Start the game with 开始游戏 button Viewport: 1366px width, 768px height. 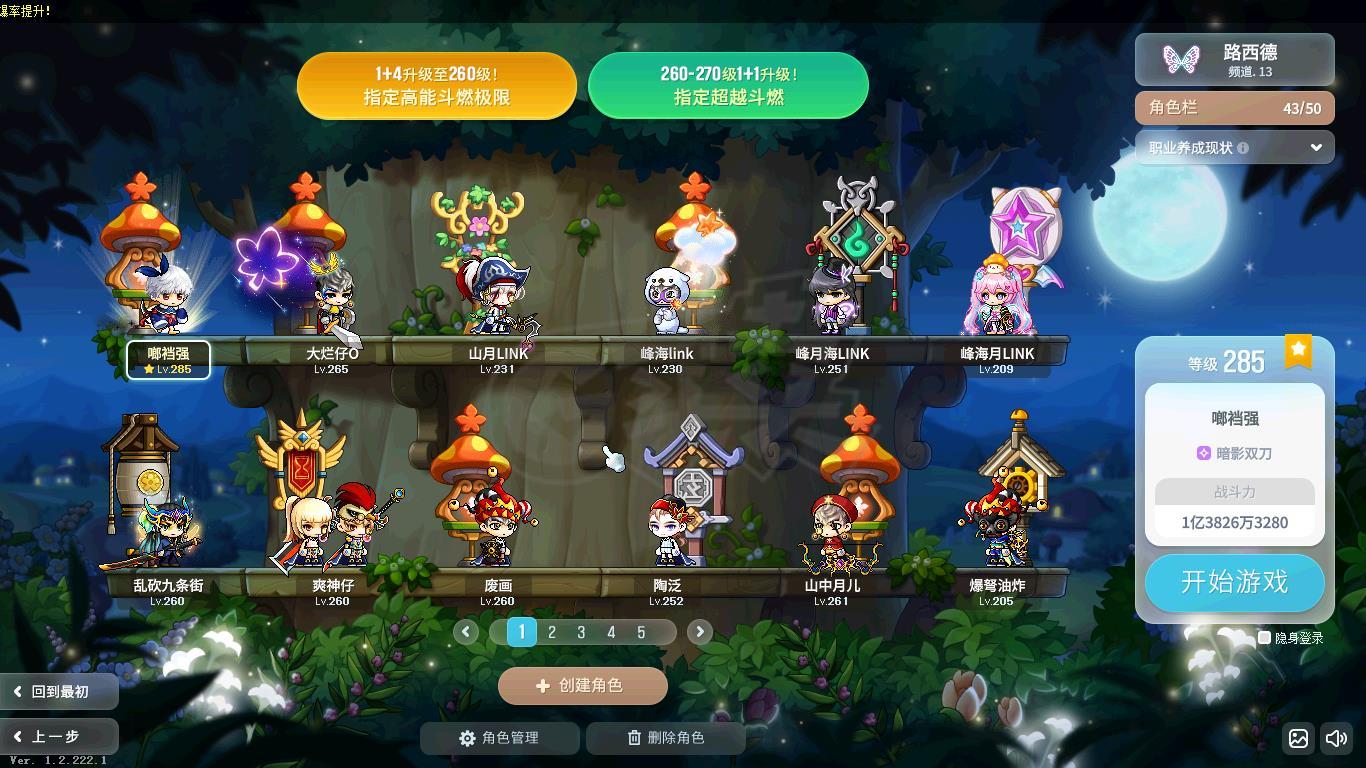click(x=1234, y=582)
